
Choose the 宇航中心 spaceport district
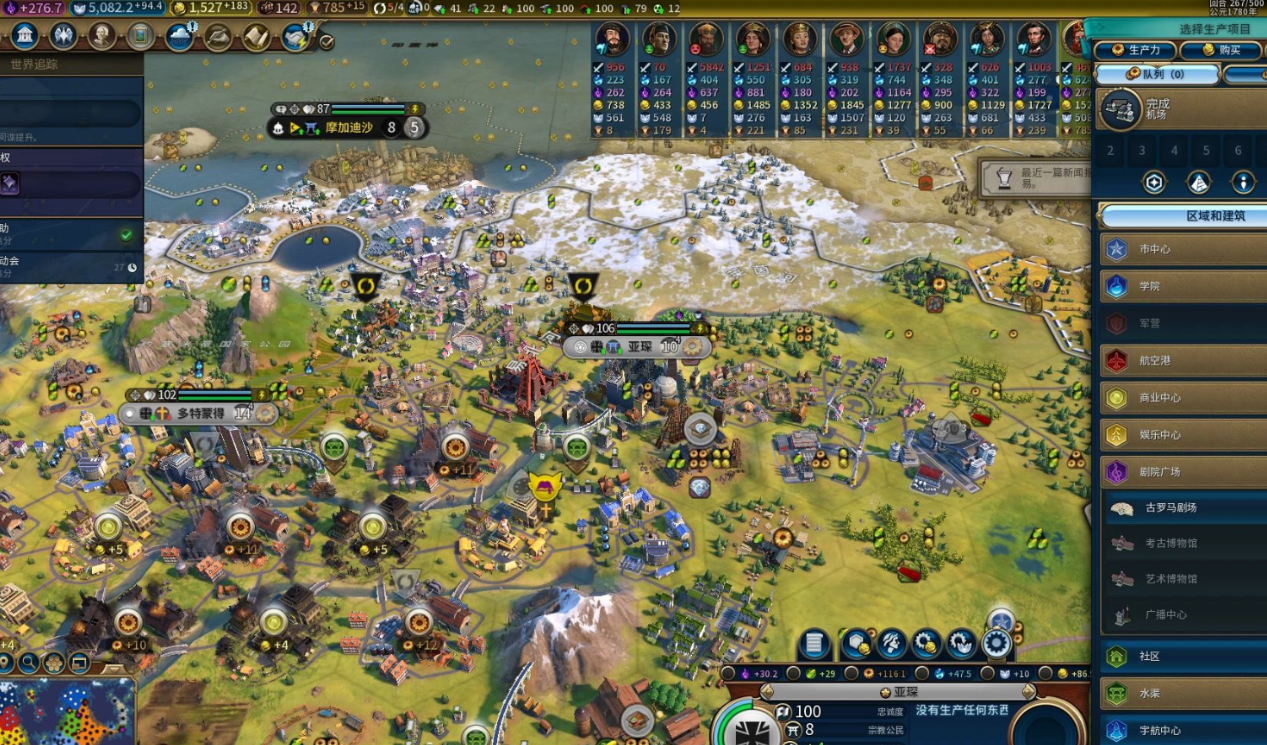tap(1183, 730)
